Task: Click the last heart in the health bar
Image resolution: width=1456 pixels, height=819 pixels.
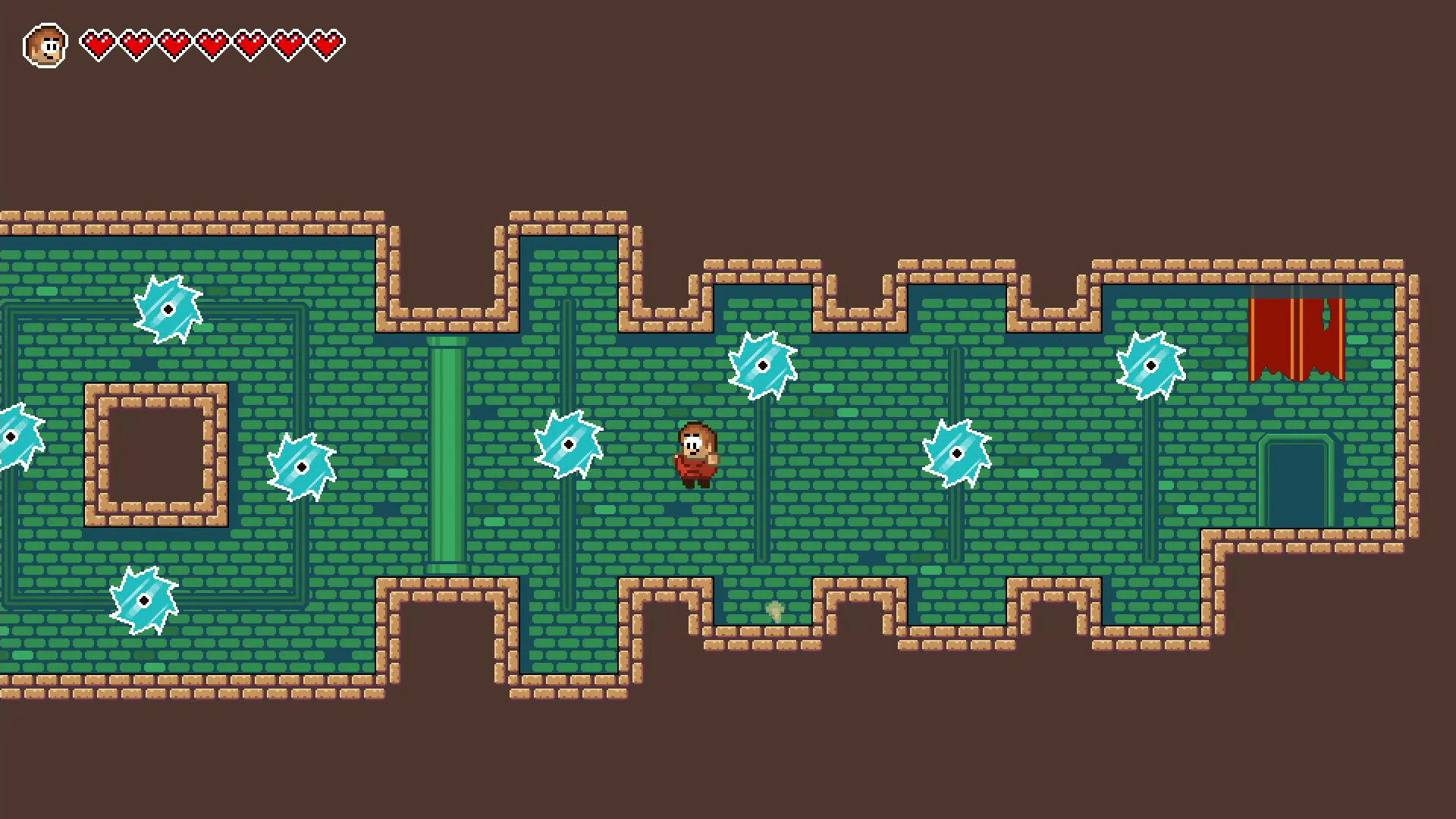Action: click(x=326, y=43)
